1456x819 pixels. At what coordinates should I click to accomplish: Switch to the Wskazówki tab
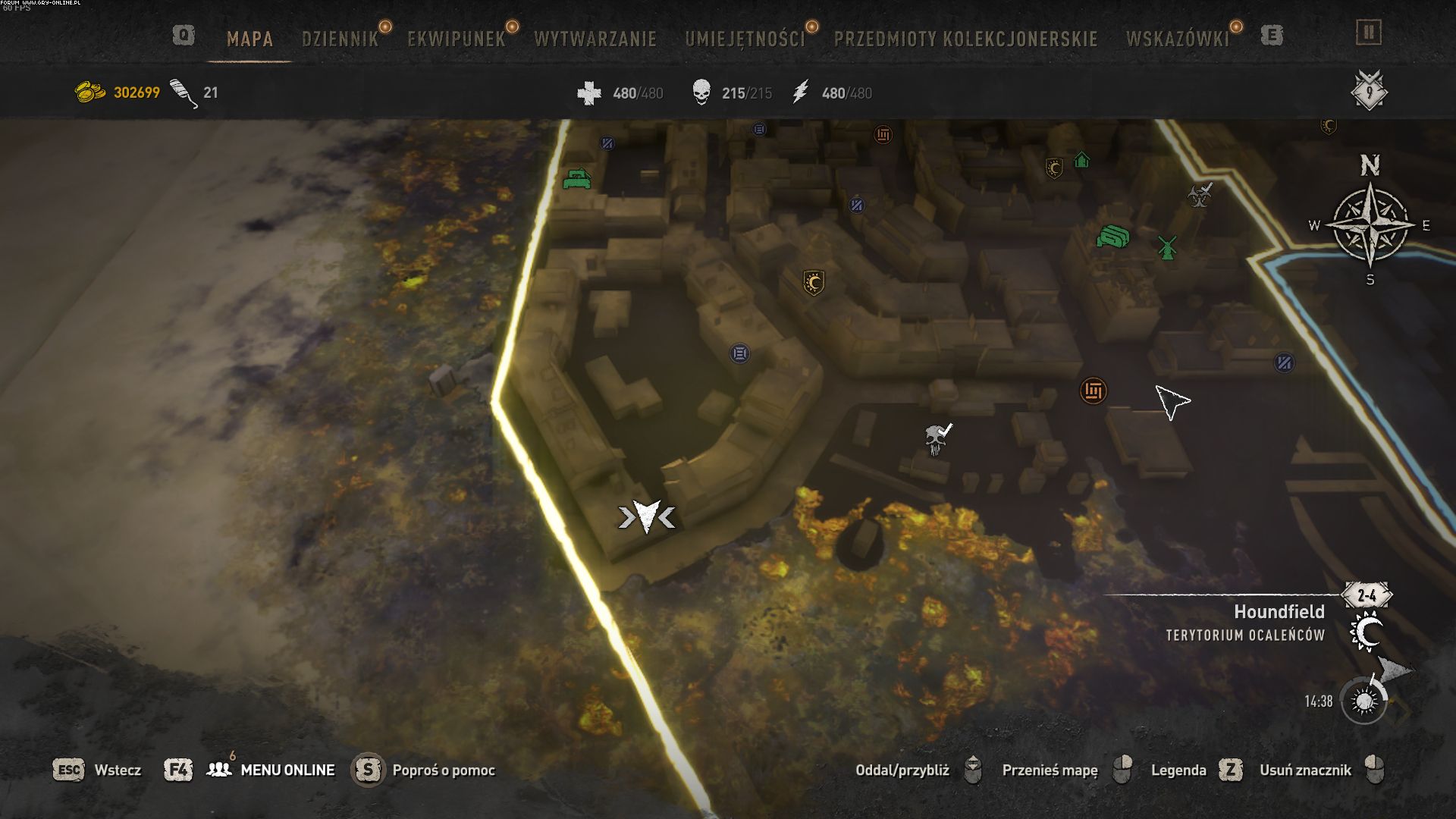pos(1177,39)
